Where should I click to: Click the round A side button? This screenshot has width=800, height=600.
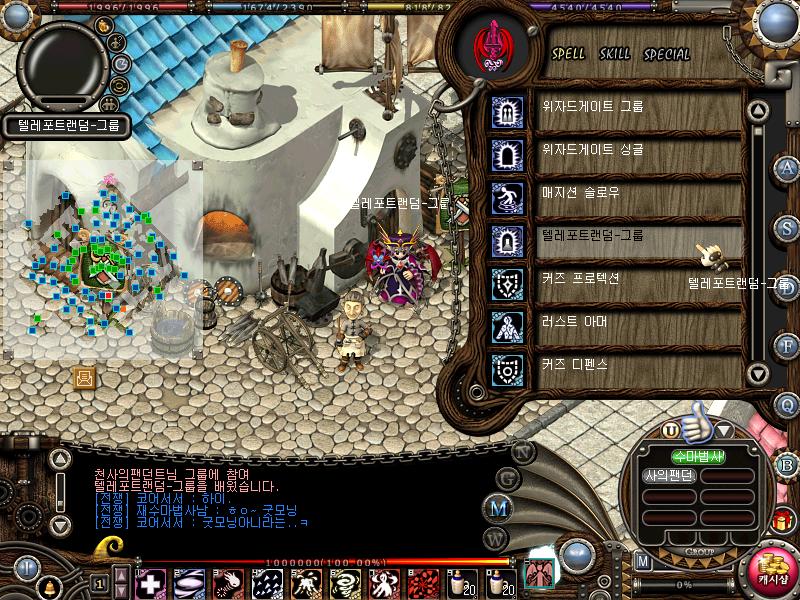pyautogui.click(x=787, y=167)
